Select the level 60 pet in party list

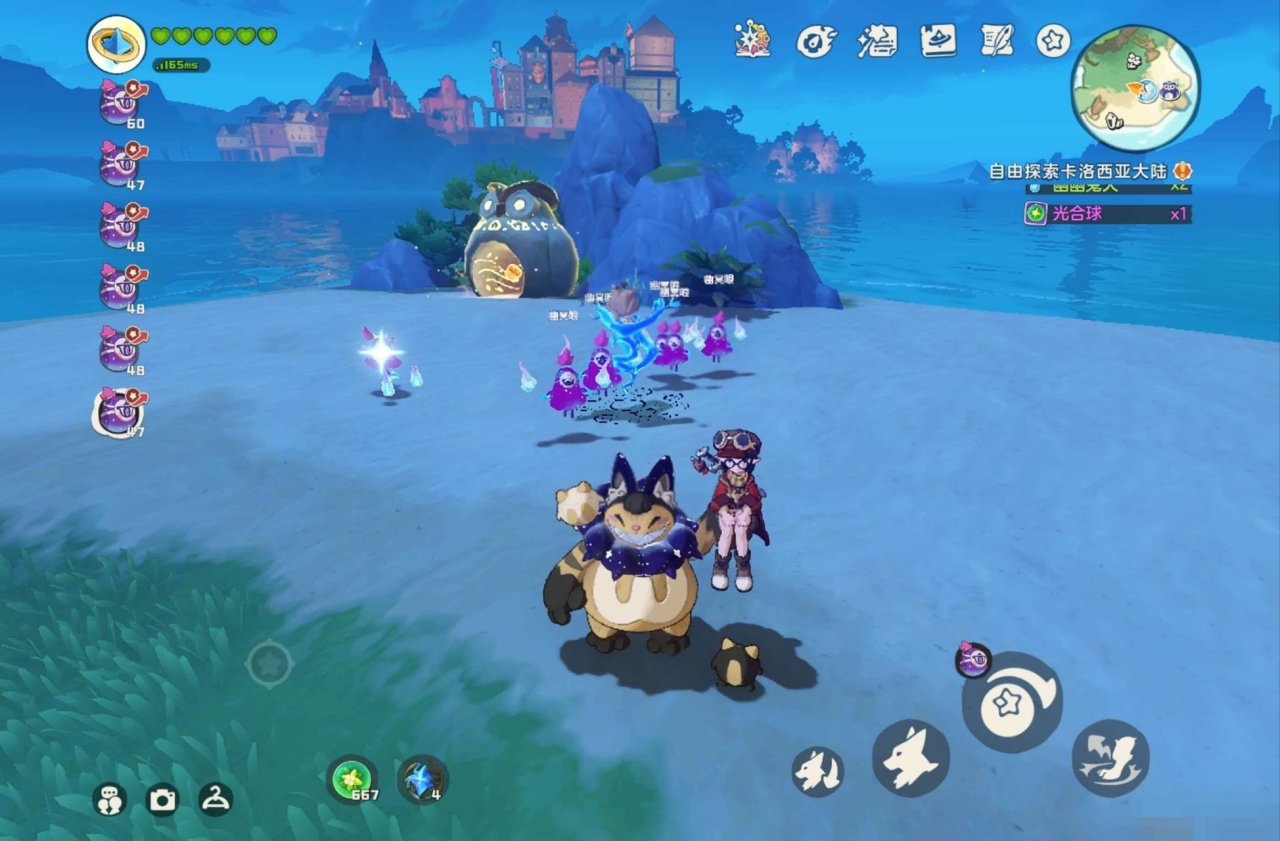[120, 103]
